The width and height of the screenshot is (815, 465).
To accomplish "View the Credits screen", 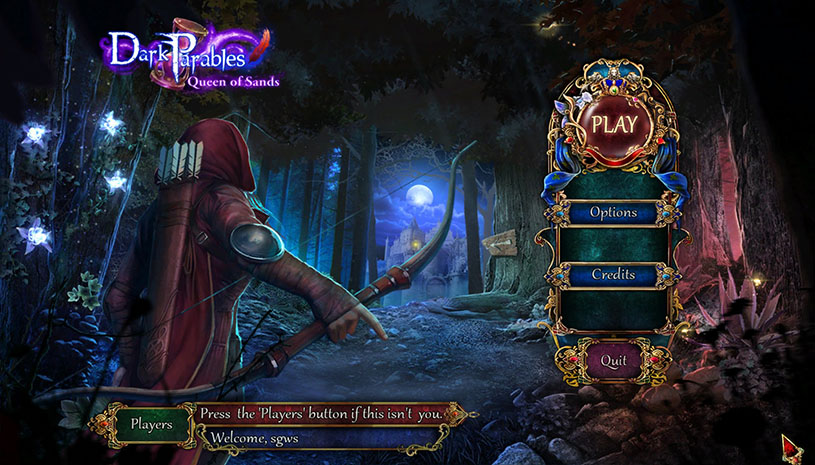I will point(613,274).
